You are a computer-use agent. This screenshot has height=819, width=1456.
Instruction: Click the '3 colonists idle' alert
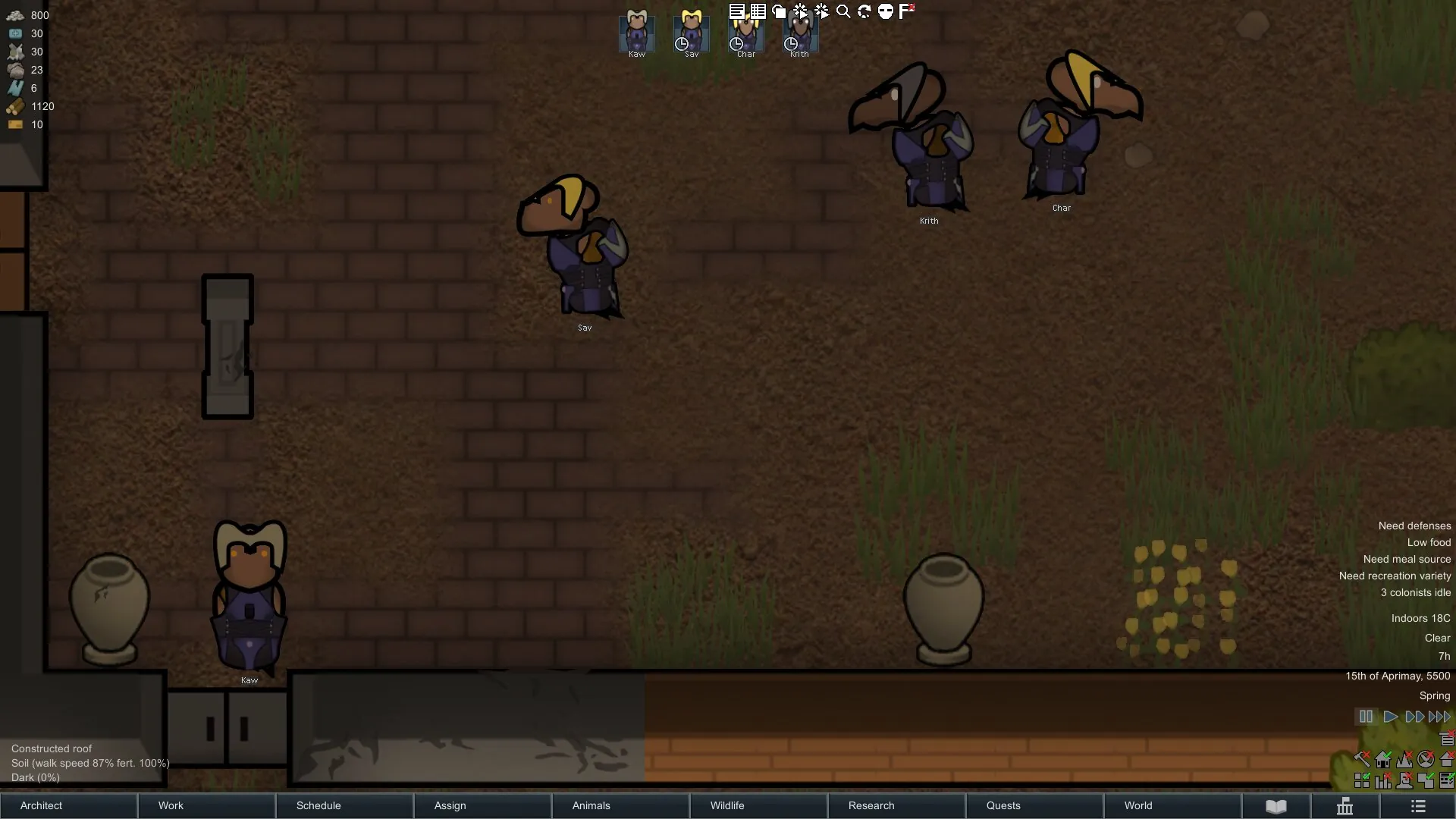coord(1415,592)
